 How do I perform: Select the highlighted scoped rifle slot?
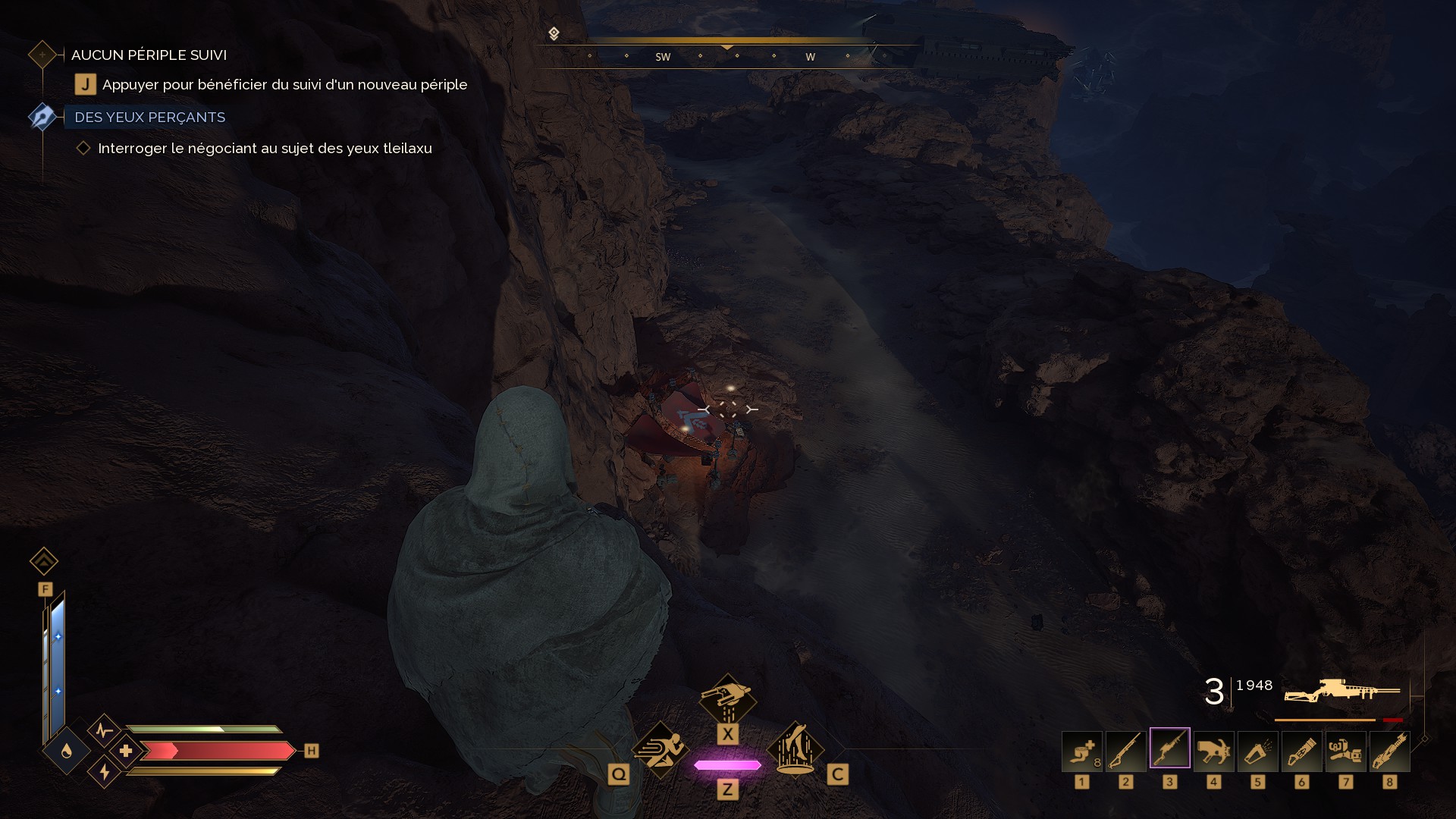tap(1169, 748)
